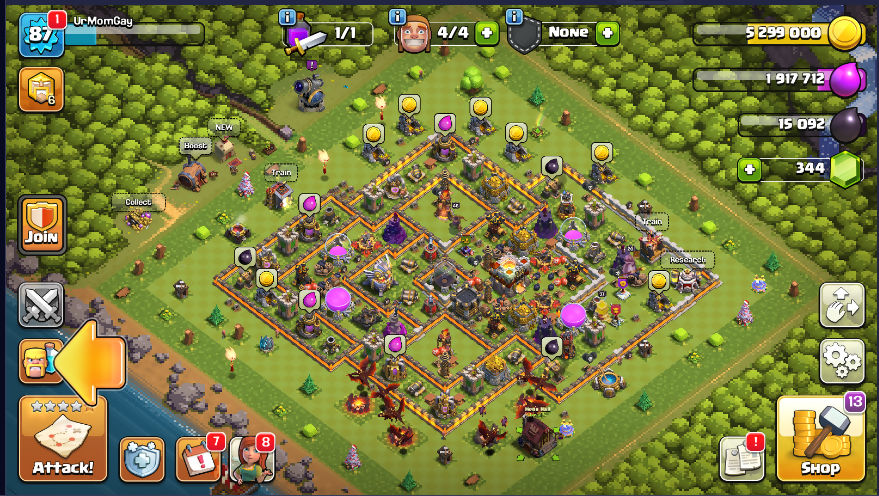Open the layout editor hand-and-arrows button
Screen dimensions: 879x496
(841, 305)
